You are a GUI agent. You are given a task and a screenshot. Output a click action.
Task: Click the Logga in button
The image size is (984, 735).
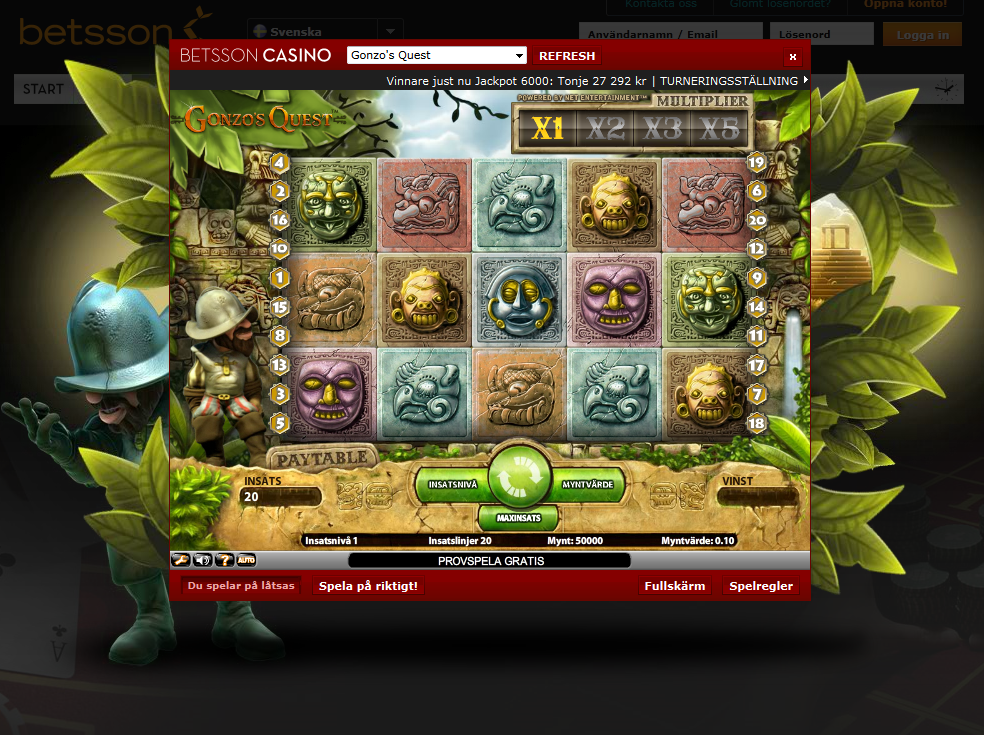point(922,35)
